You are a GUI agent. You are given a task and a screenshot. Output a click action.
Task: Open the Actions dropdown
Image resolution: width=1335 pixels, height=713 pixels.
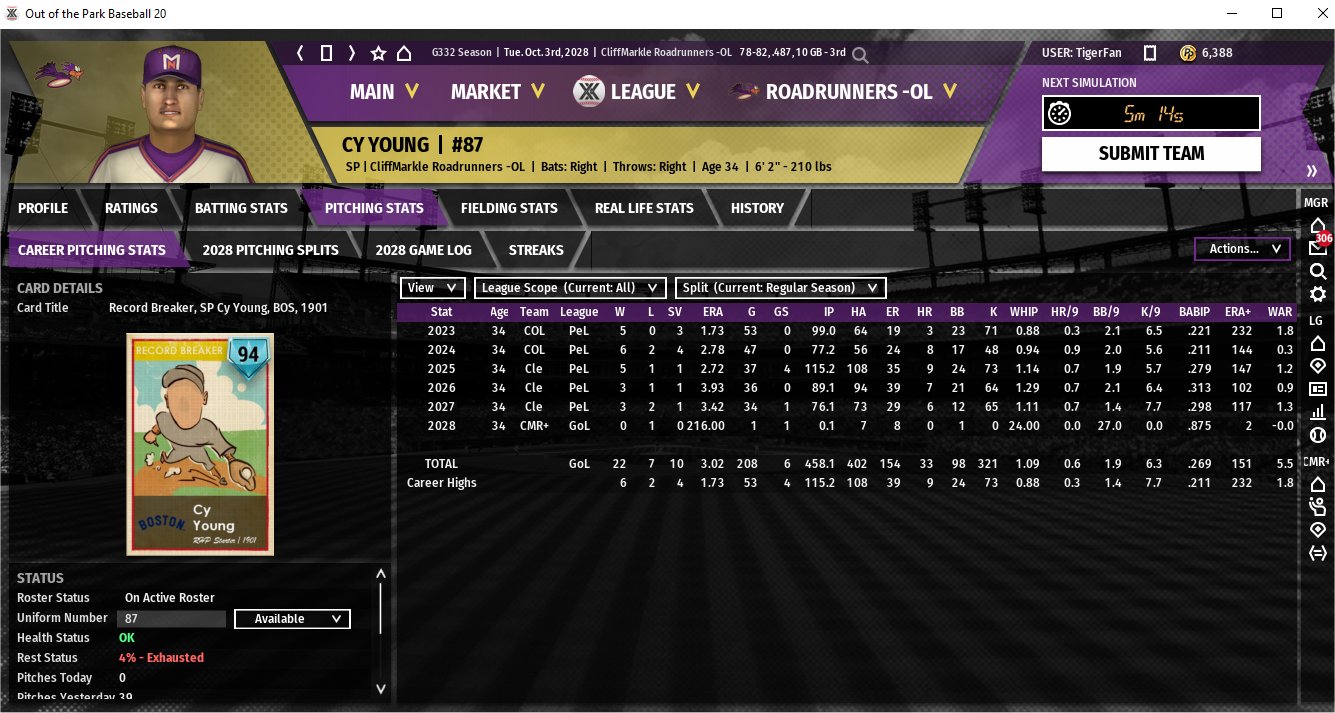tap(1242, 249)
